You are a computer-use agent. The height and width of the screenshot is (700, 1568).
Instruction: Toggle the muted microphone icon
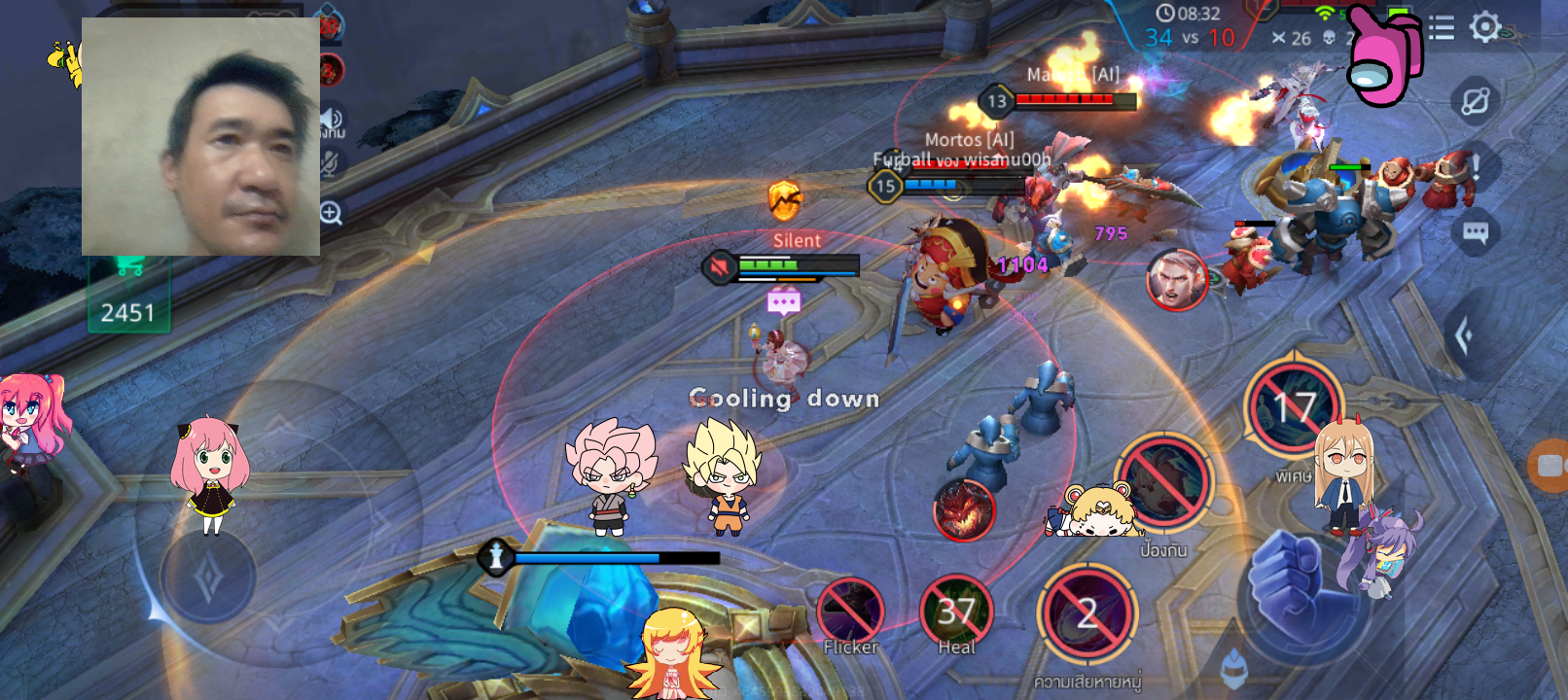[x=330, y=163]
